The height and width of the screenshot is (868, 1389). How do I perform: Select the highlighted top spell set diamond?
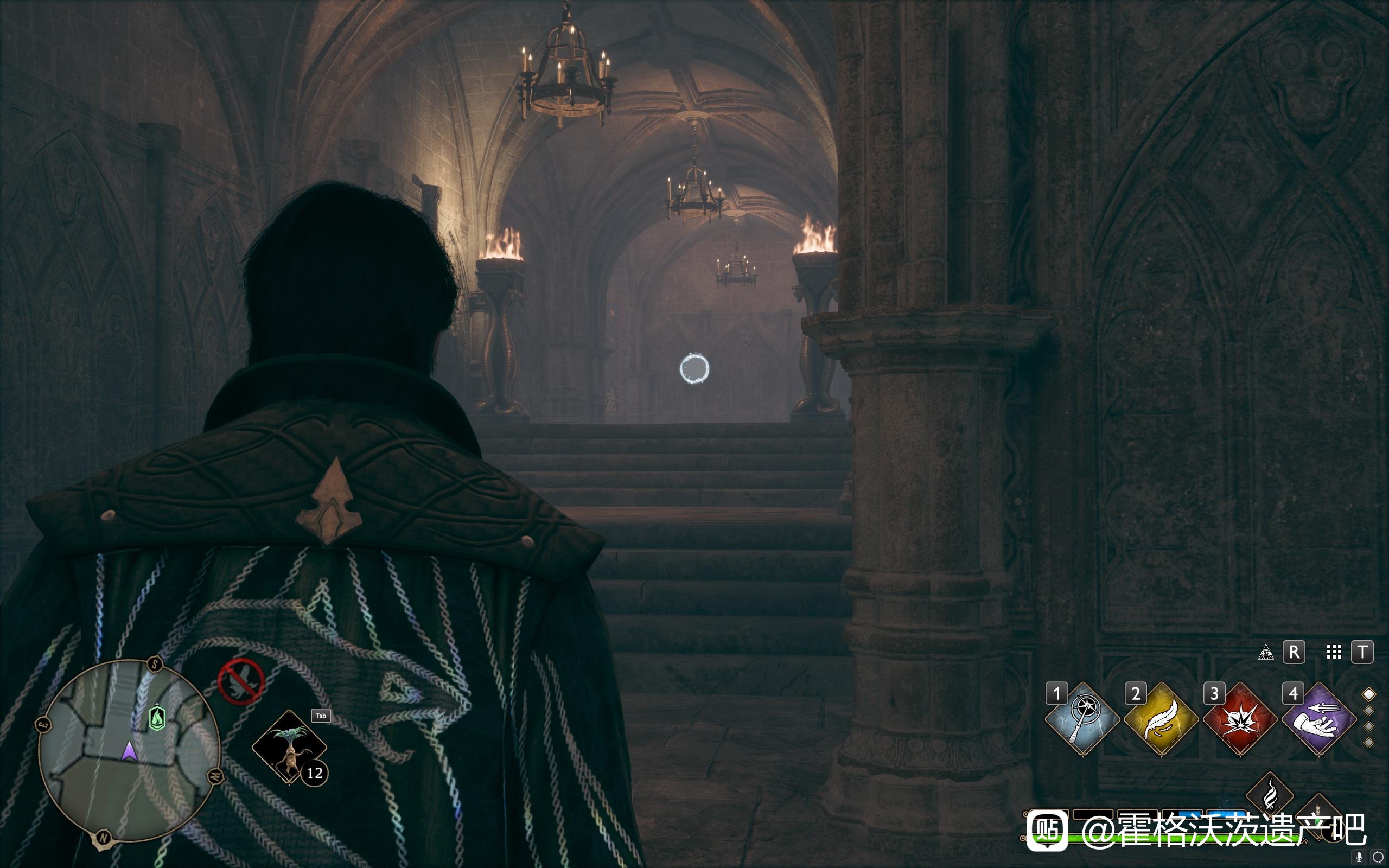coord(1369,694)
